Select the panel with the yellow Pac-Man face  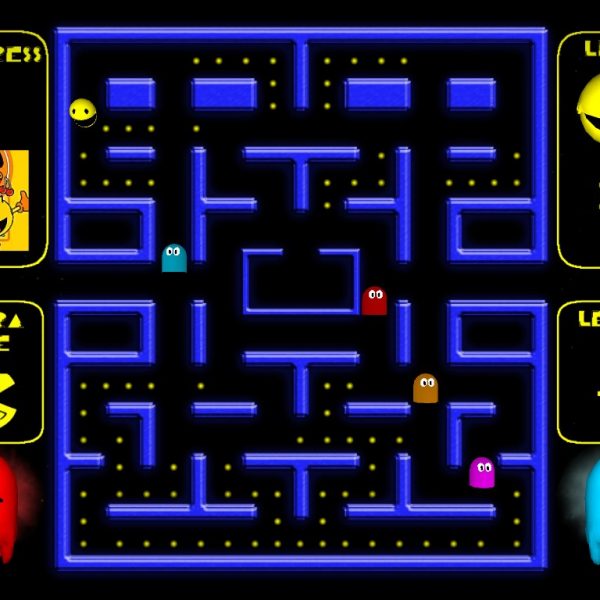pos(581,148)
